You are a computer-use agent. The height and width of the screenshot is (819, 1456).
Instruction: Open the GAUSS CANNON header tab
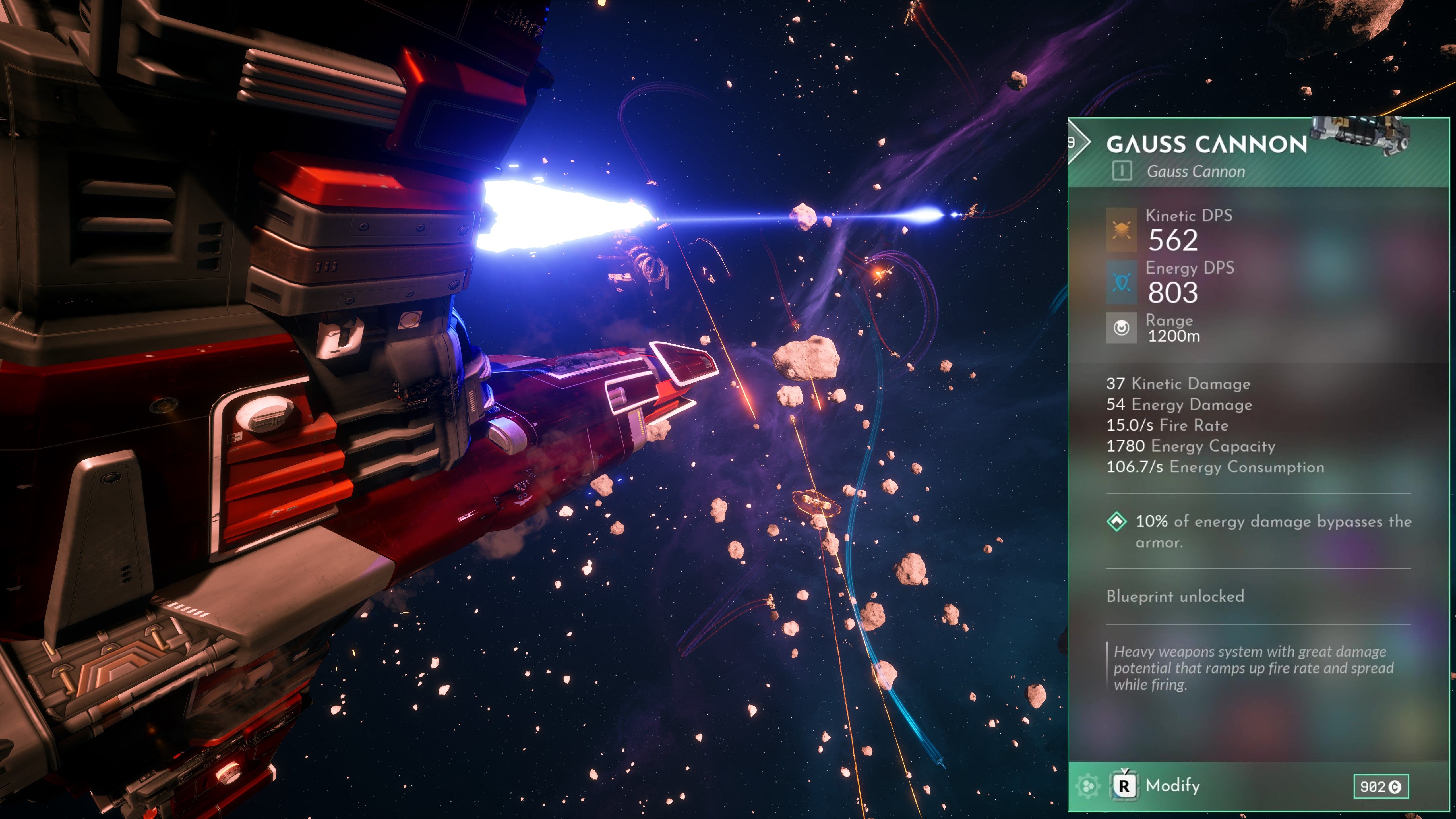(x=1204, y=144)
